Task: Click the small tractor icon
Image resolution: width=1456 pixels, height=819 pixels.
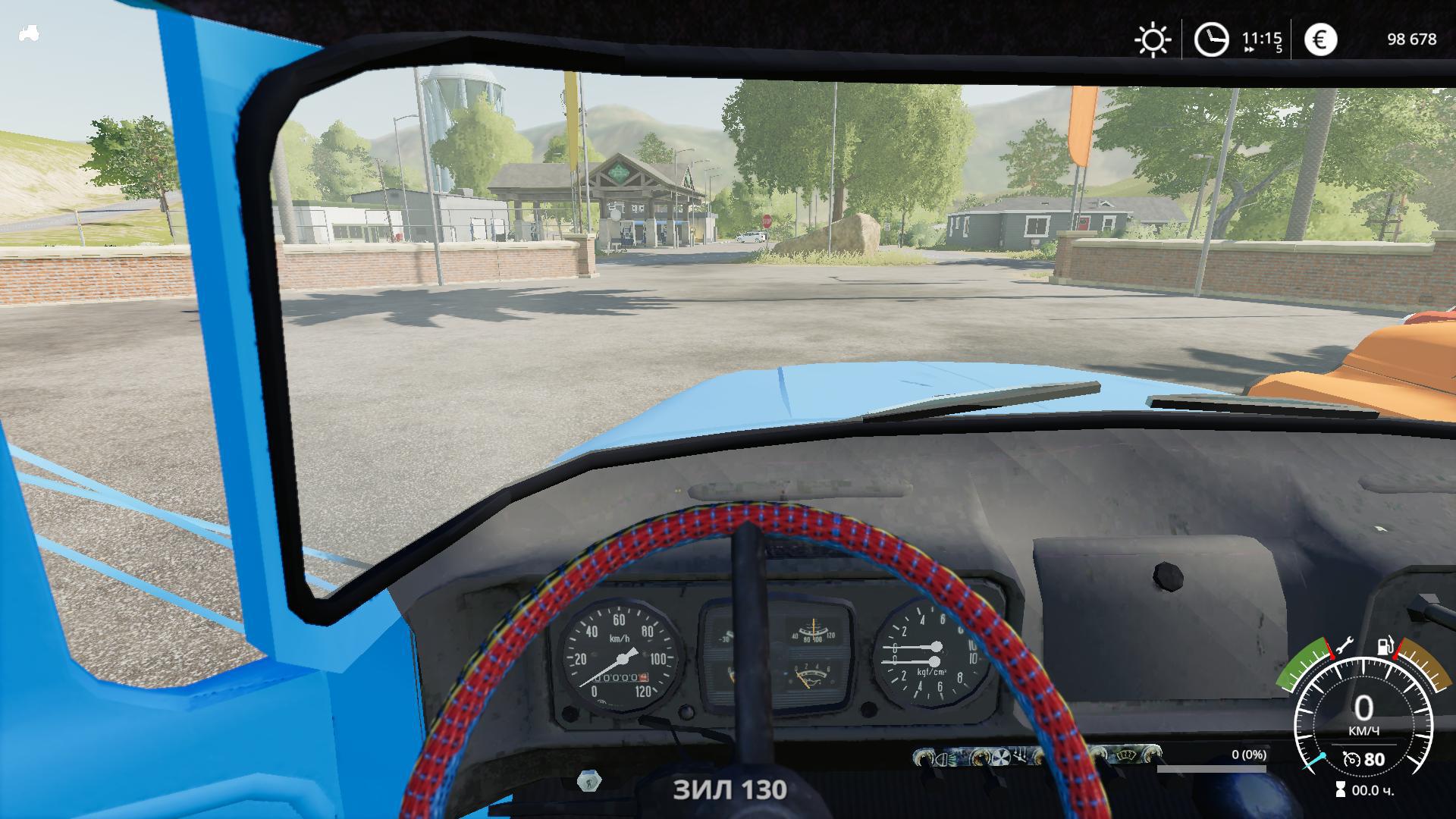Action: coord(29,33)
